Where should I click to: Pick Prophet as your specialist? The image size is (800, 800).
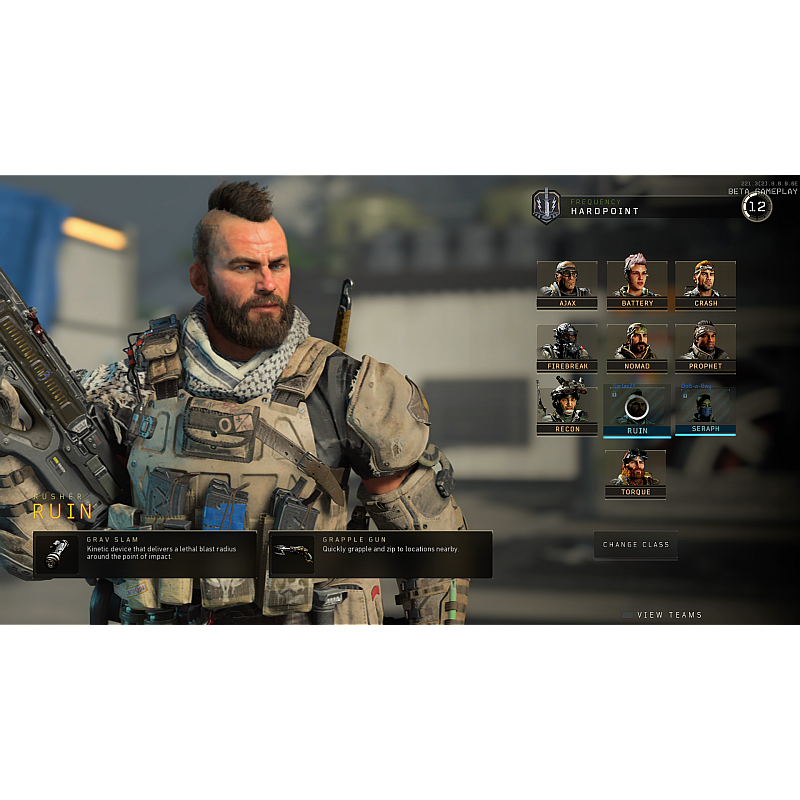click(705, 348)
